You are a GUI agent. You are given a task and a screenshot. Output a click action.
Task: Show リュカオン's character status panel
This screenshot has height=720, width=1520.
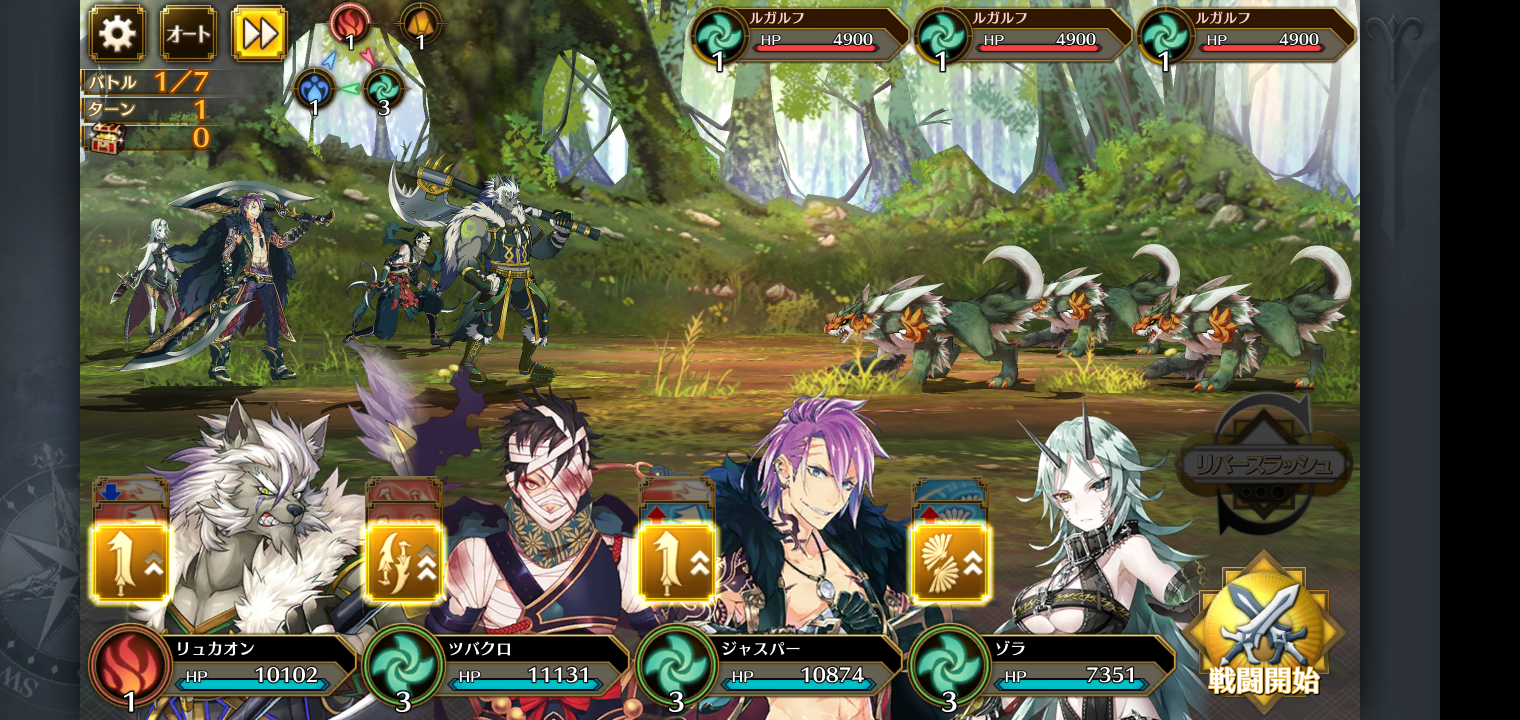[x=225, y=665]
